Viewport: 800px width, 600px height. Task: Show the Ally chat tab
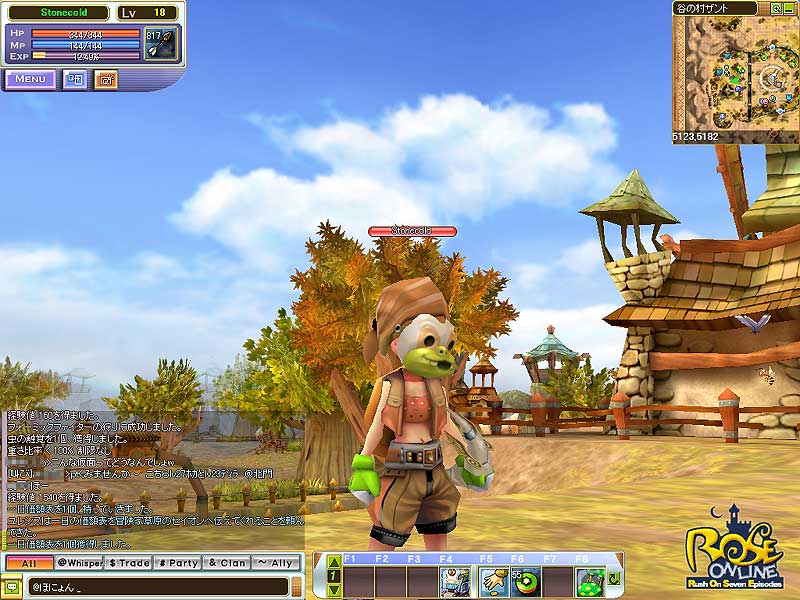[x=276, y=563]
